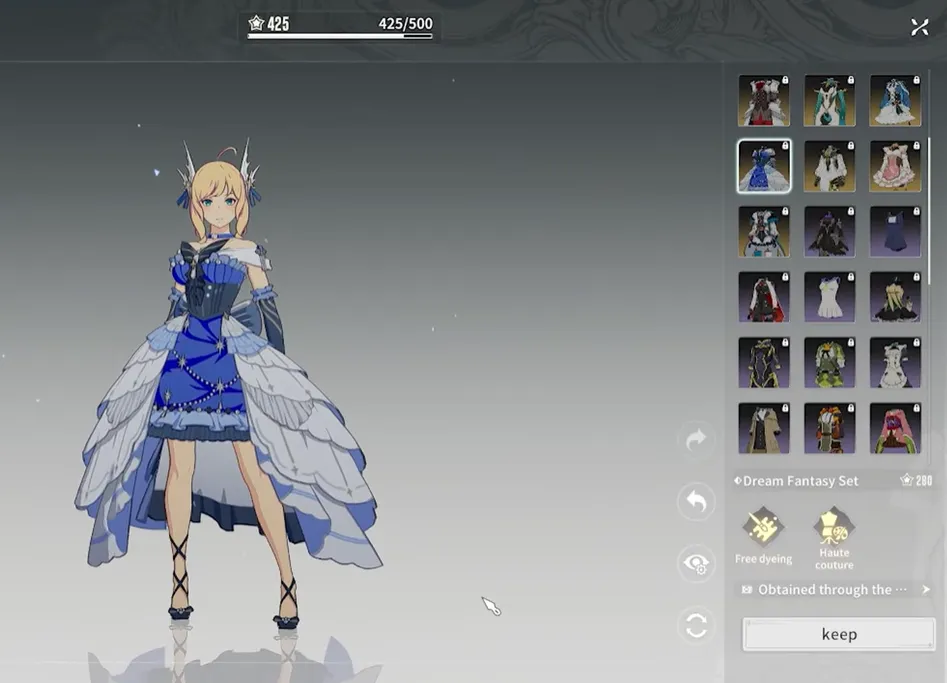Click the redo arrow button
Image resolution: width=947 pixels, height=683 pixels.
point(696,439)
